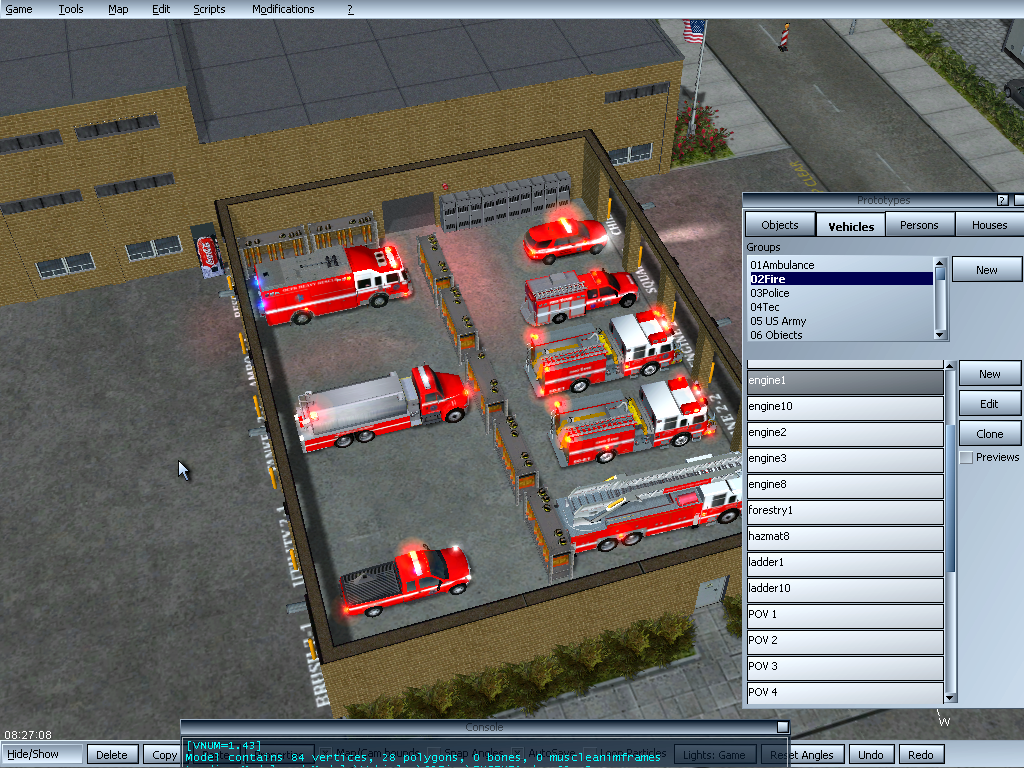Click the Undo button
Image resolution: width=1024 pixels, height=768 pixels.
tap(871, 755)
